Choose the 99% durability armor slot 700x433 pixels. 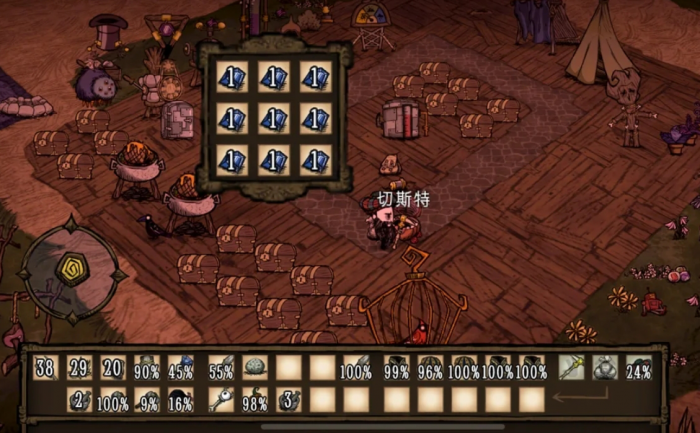pos(397,368)
